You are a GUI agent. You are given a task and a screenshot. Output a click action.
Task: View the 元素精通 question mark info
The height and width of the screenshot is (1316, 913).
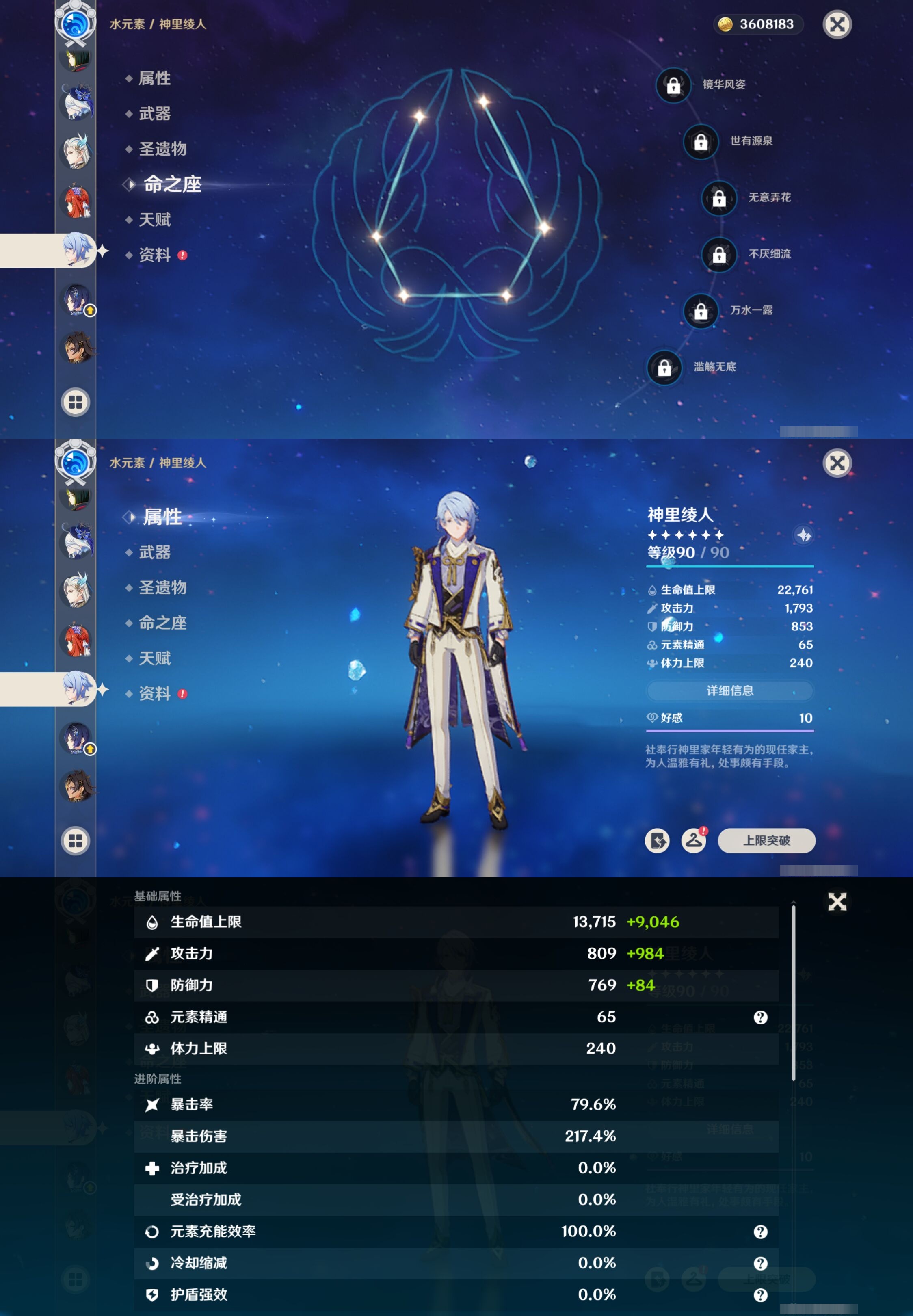tap(760, 1017)
